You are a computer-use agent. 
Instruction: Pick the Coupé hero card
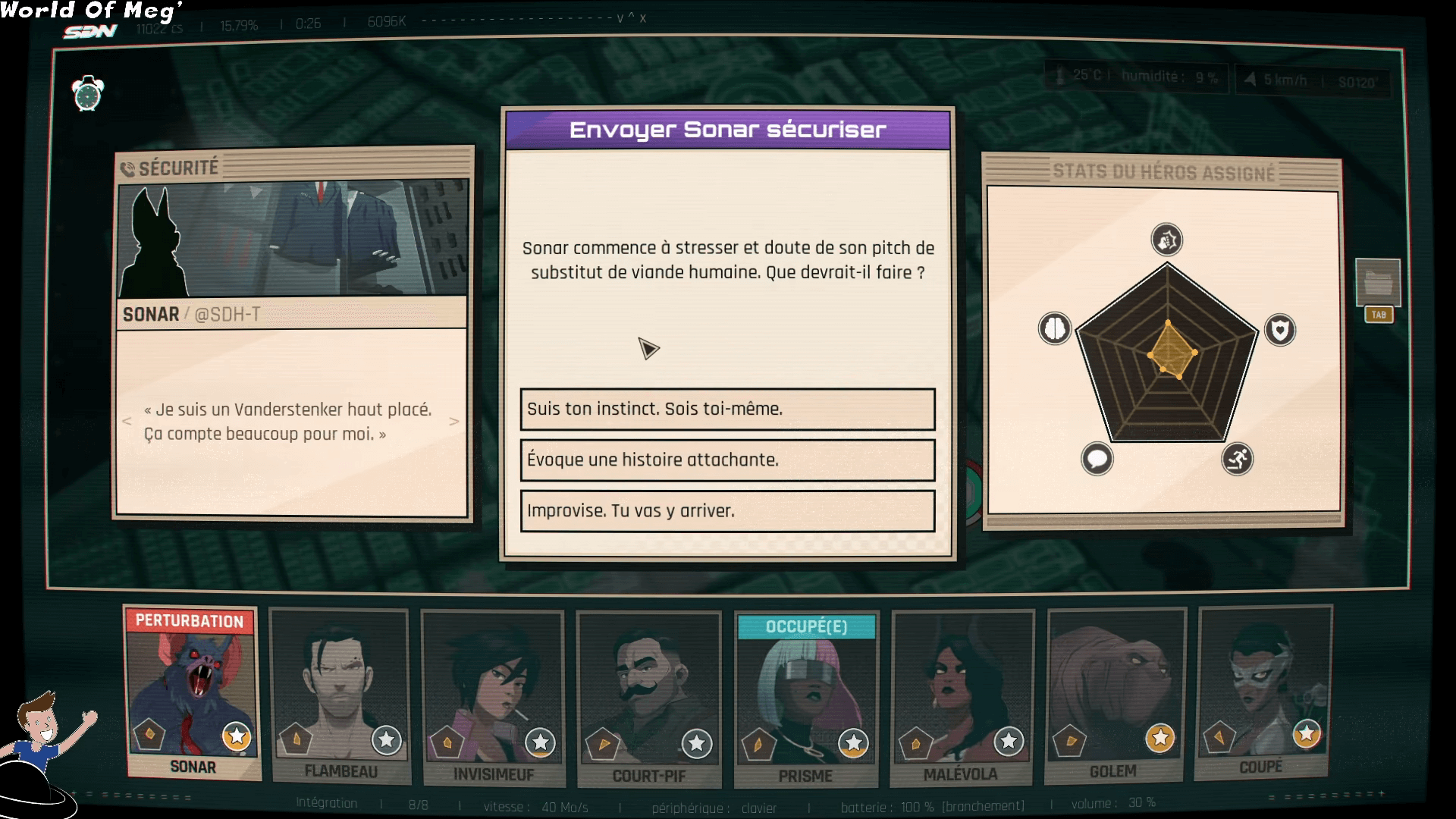1263,692
